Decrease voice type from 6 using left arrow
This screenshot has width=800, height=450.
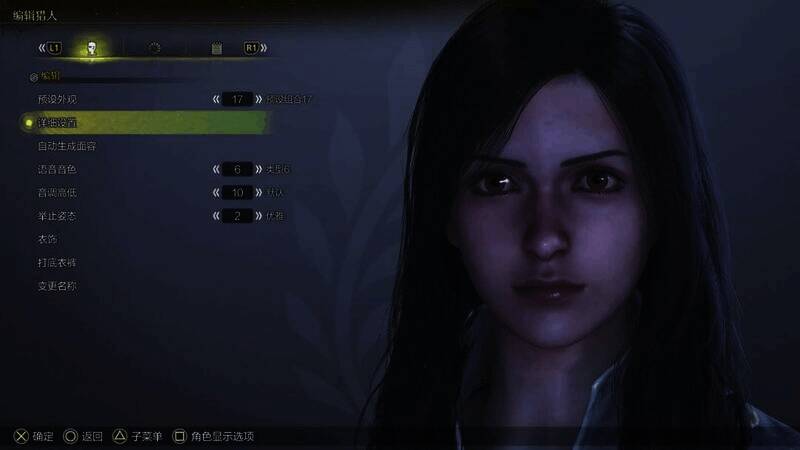[x=216, y=169]
